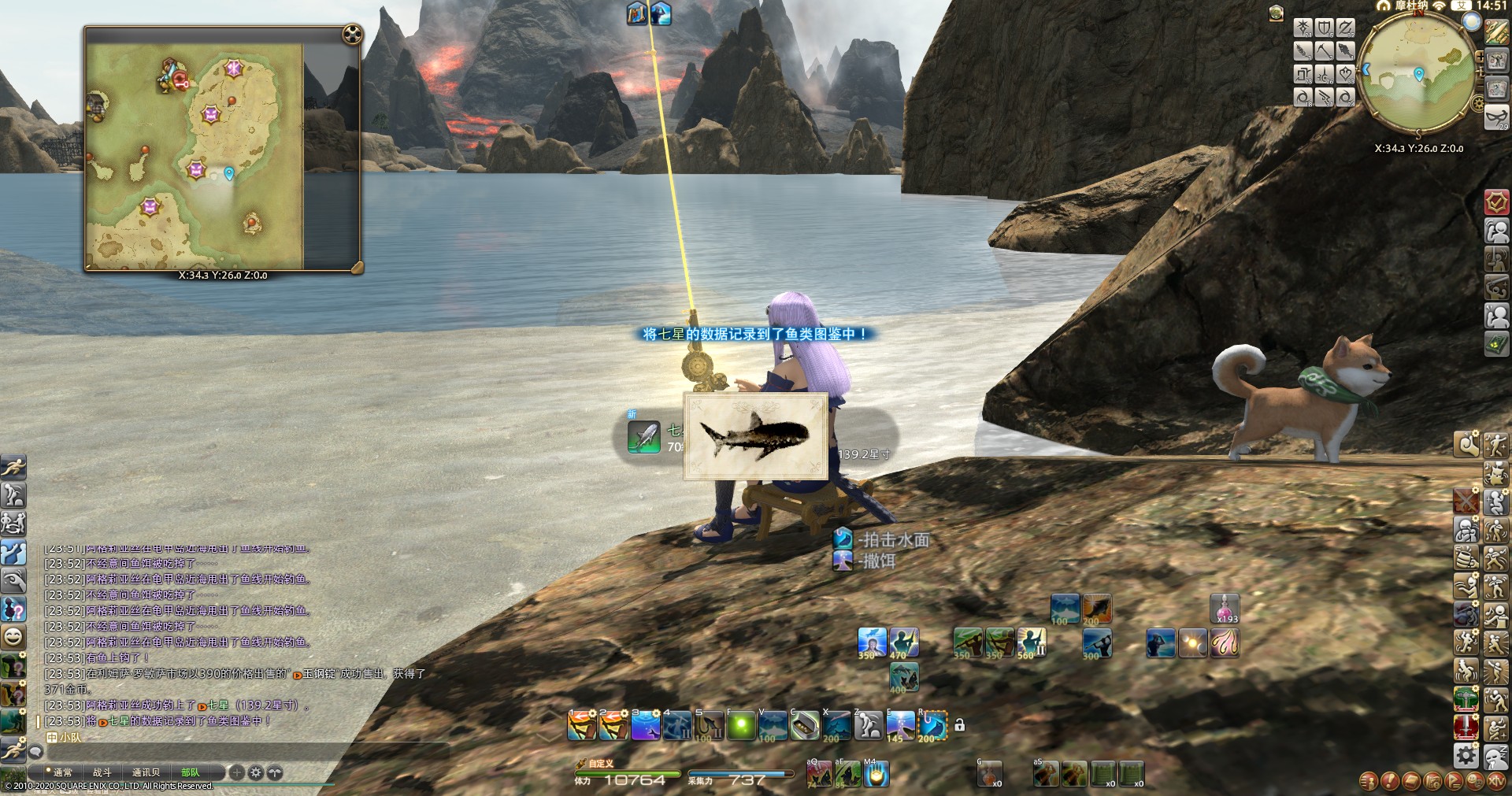Use the glowing green orb action
Image resolution: width=1512 pixels, height=796 pixels.
tap(740, 726)
